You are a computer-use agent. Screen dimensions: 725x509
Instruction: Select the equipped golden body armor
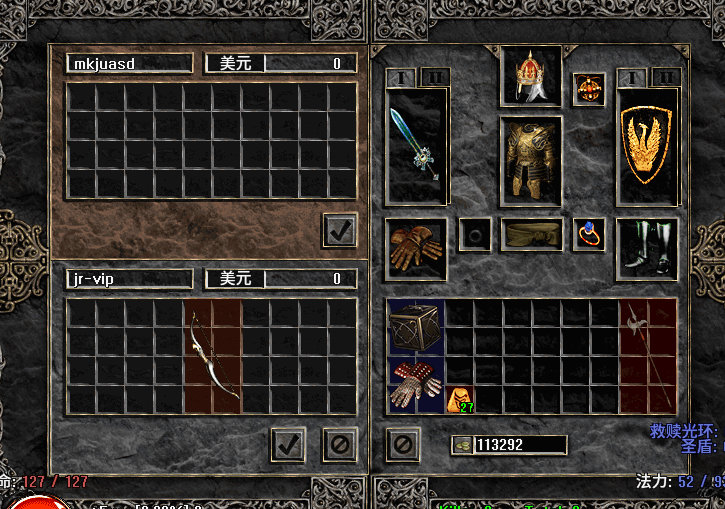point(531,160)
